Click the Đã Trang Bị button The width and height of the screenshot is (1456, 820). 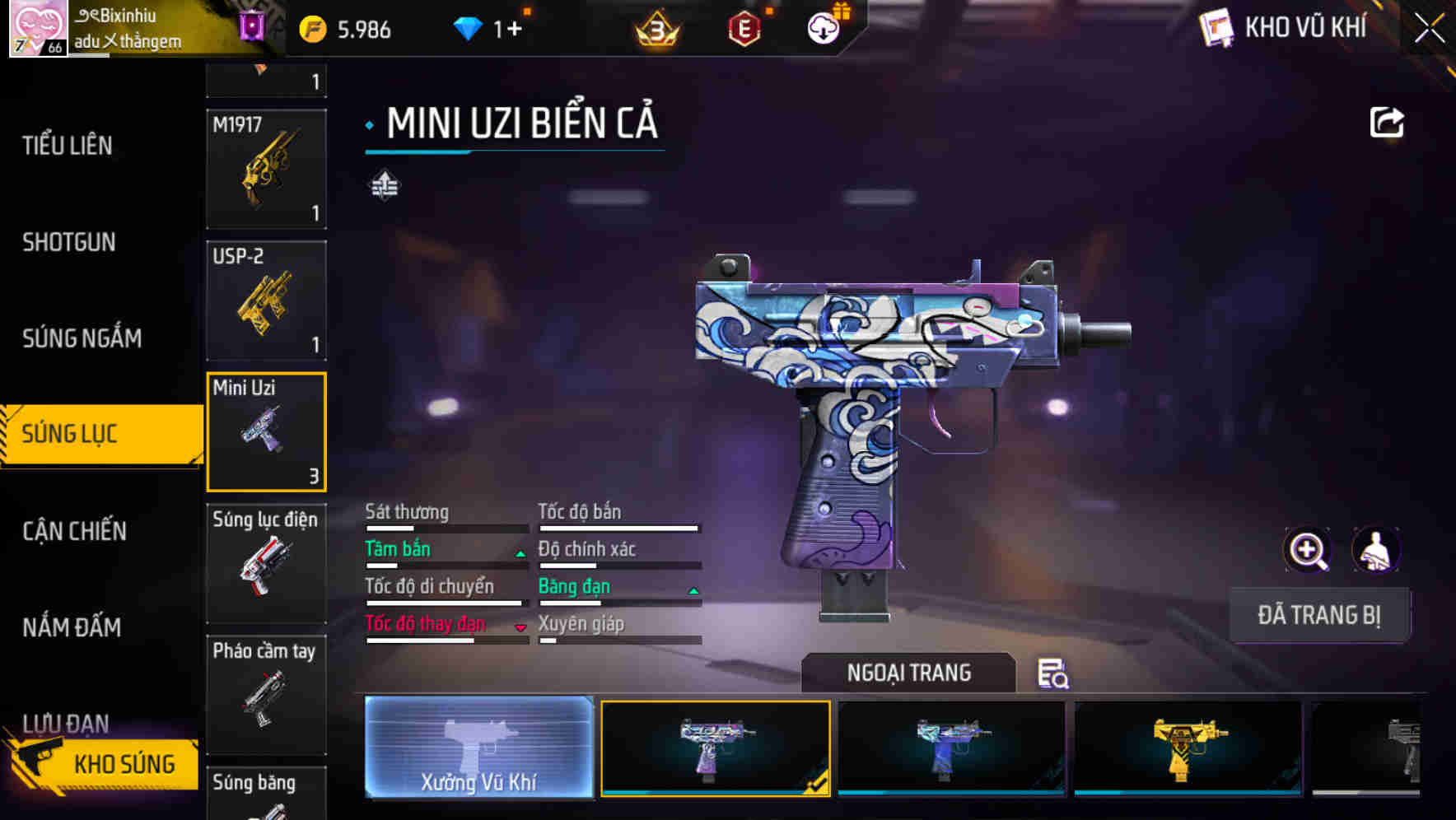pyautogui.click(x=1318, y=615)
